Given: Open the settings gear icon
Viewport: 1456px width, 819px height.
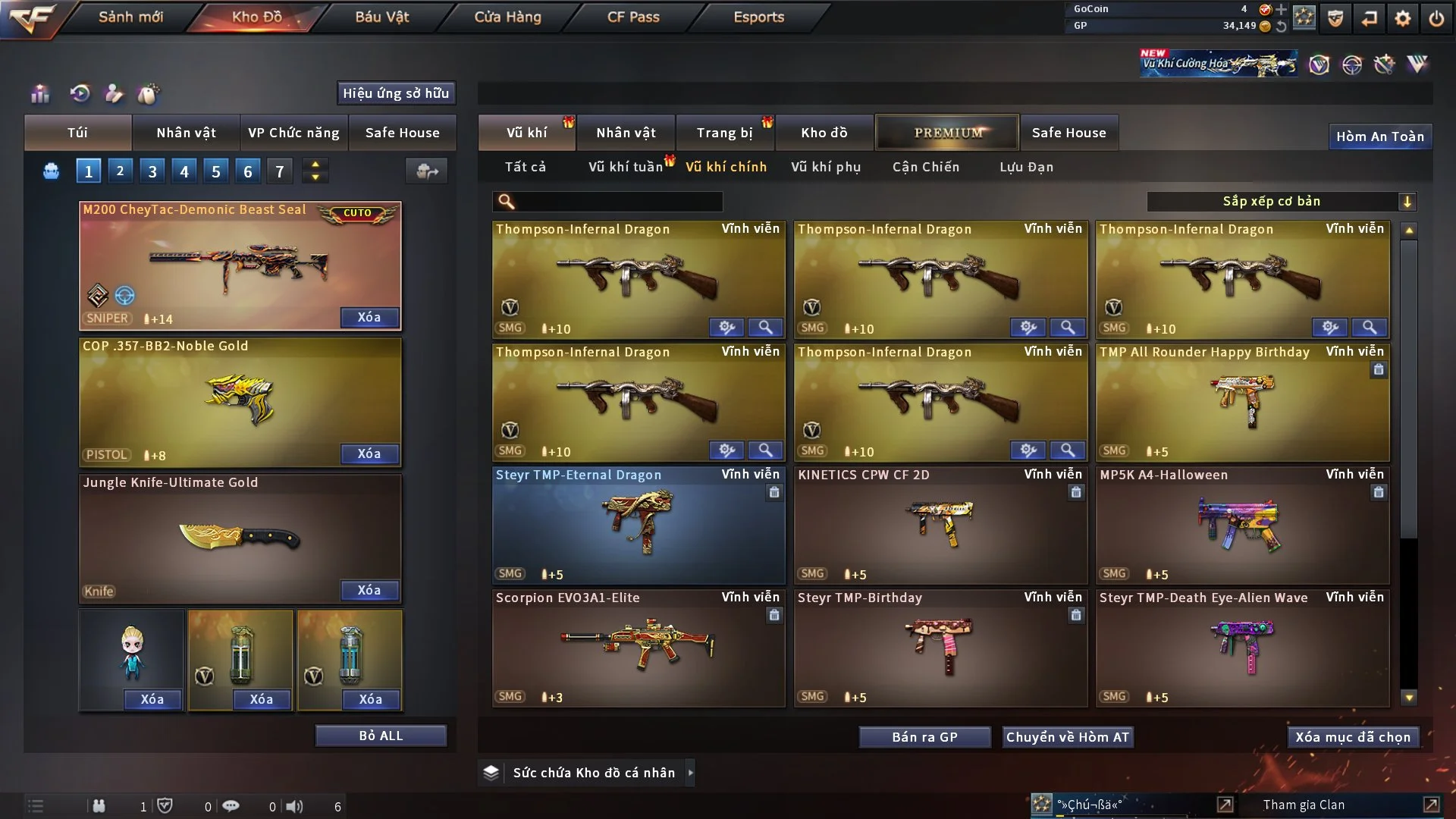Looking at the screenshot, I should pos(1402,18).
